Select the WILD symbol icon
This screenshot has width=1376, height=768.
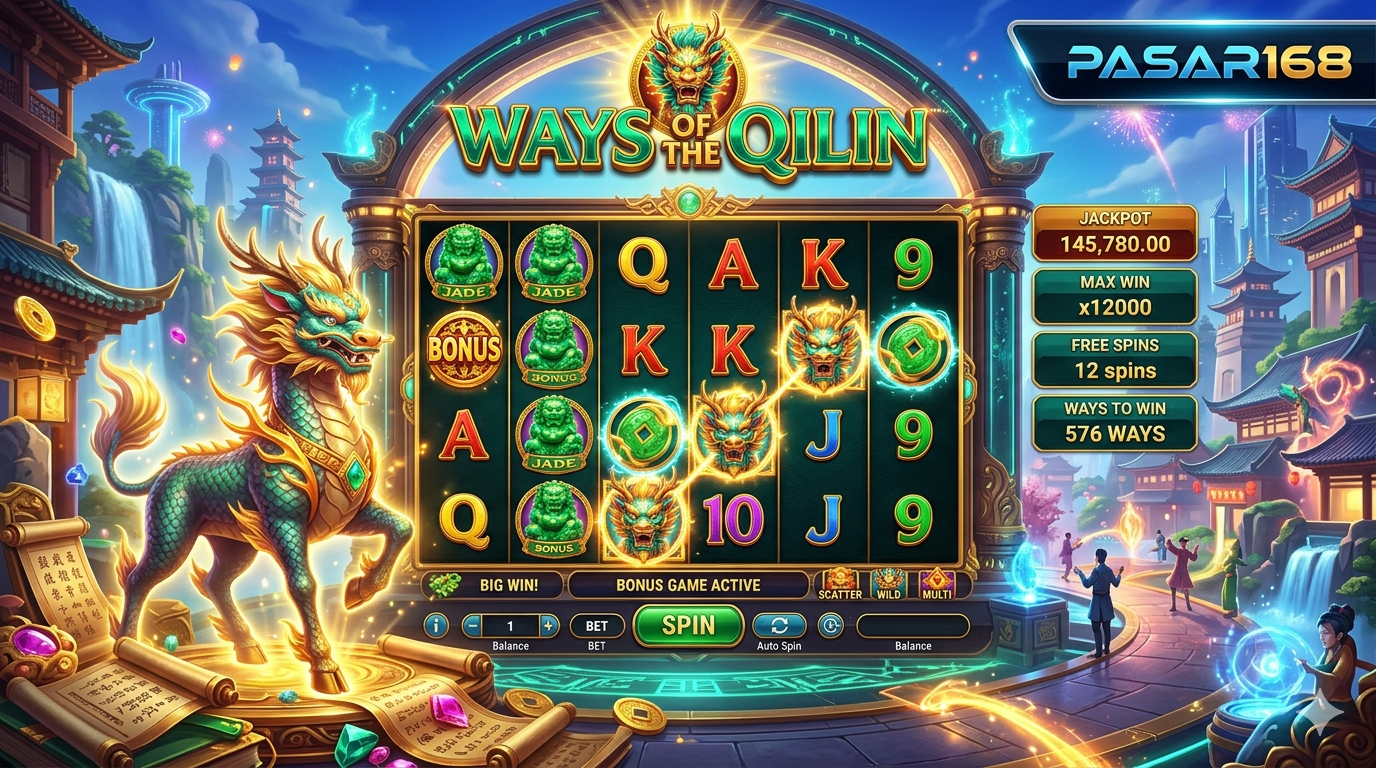(888, 583)
